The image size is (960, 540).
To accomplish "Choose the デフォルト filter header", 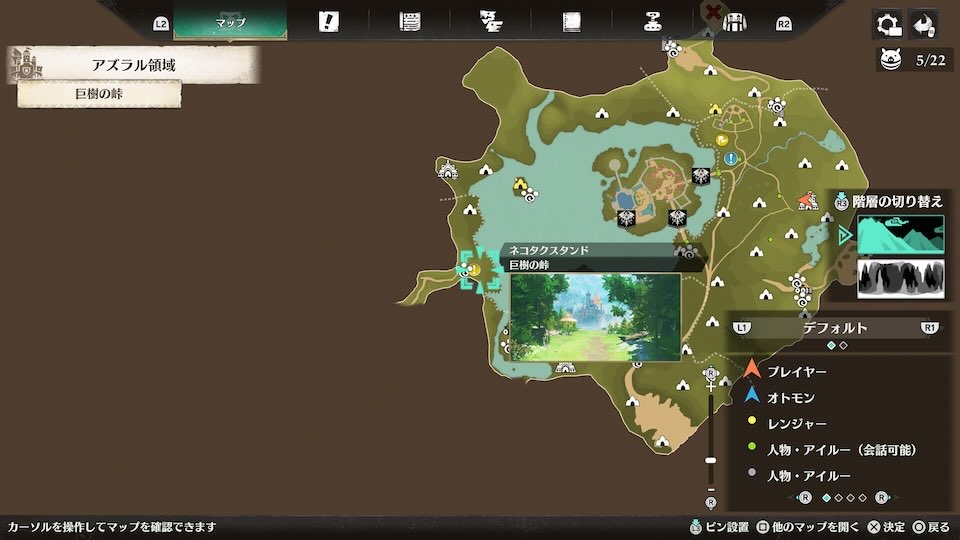I will 834,327.
